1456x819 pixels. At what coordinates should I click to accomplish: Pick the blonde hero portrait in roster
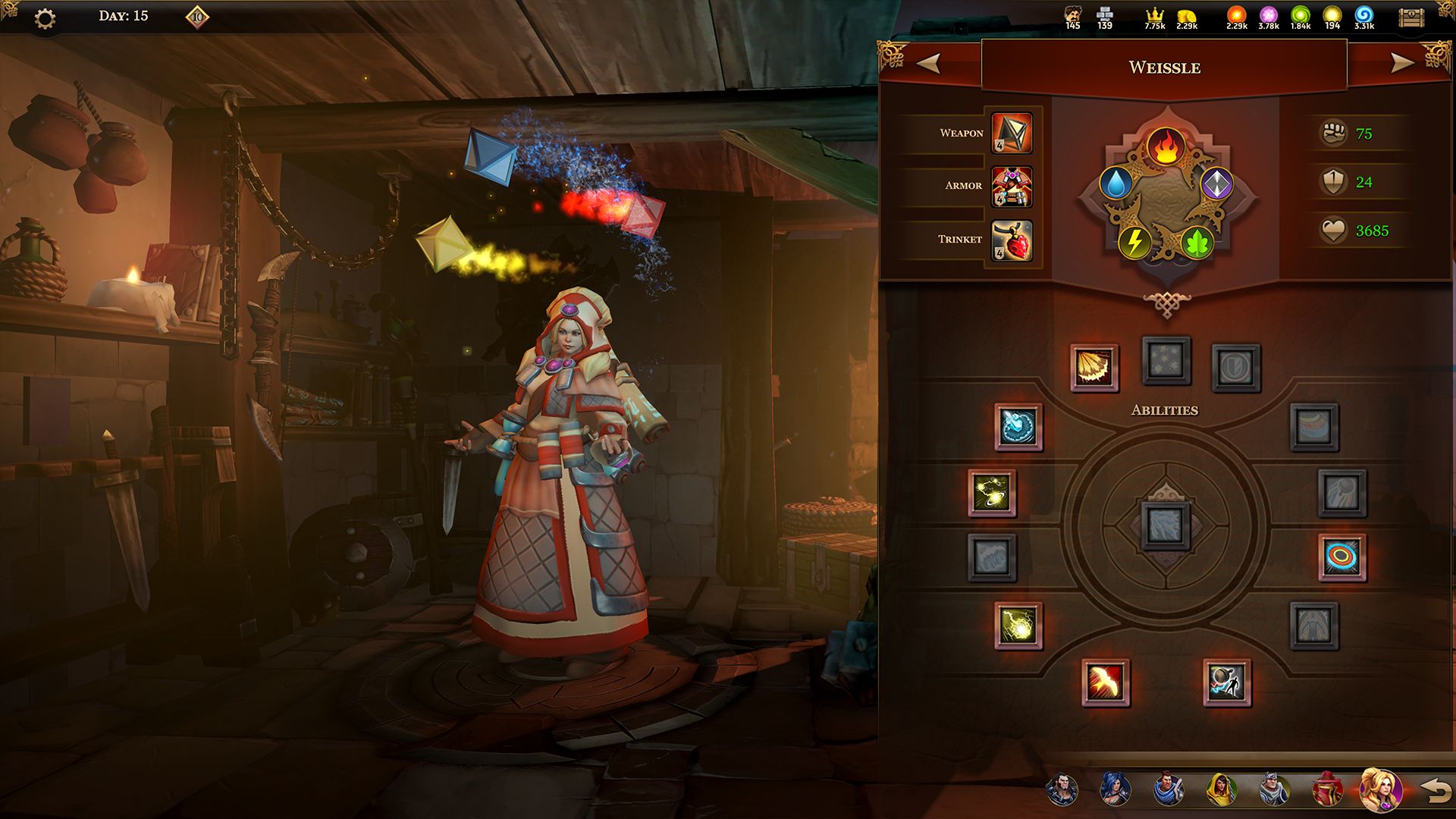pyautogui.click(x=1379, y=790)
